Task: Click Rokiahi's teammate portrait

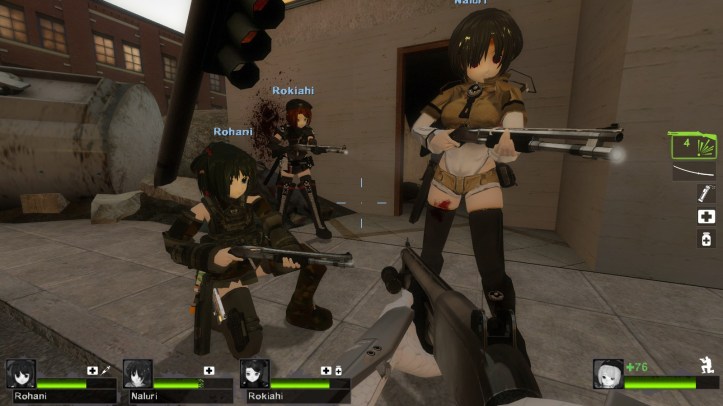Action: point(255,374)
